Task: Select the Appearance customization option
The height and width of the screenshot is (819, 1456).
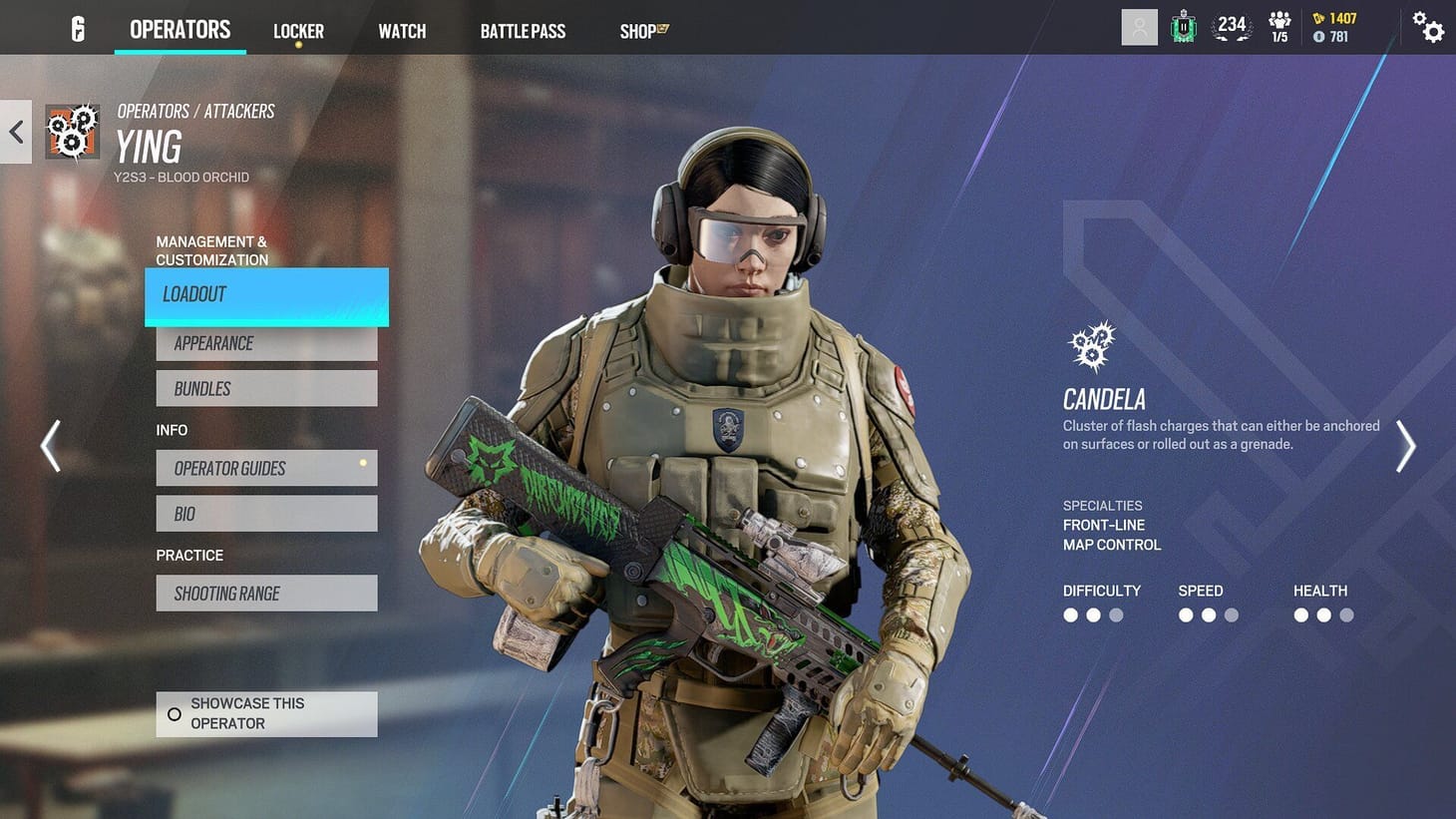Action: pos(265,343)
